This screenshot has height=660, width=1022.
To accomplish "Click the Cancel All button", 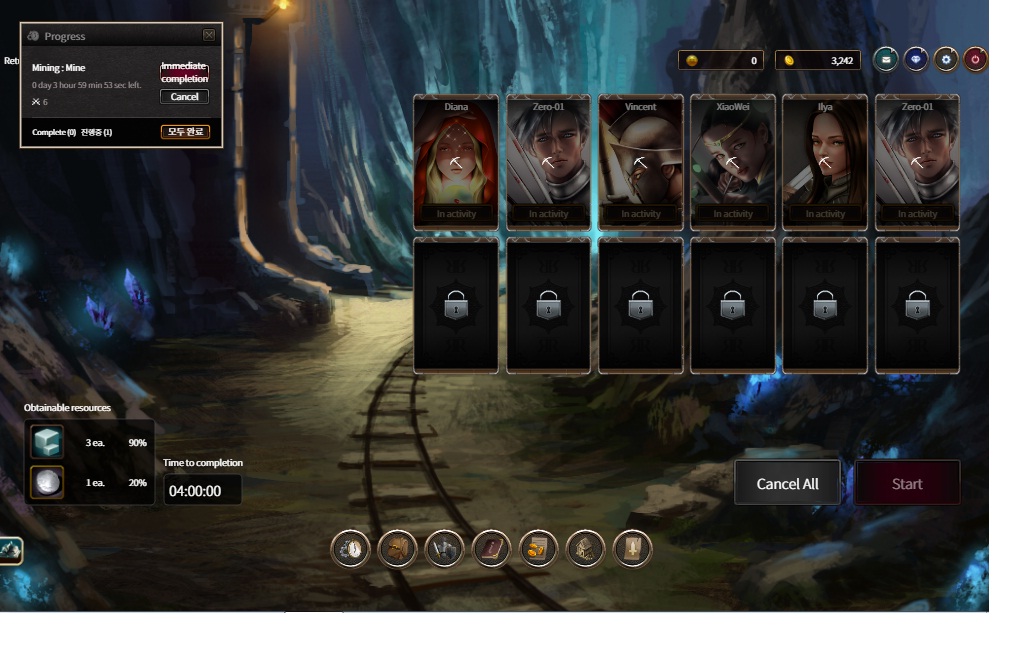I will coord(787,484).
